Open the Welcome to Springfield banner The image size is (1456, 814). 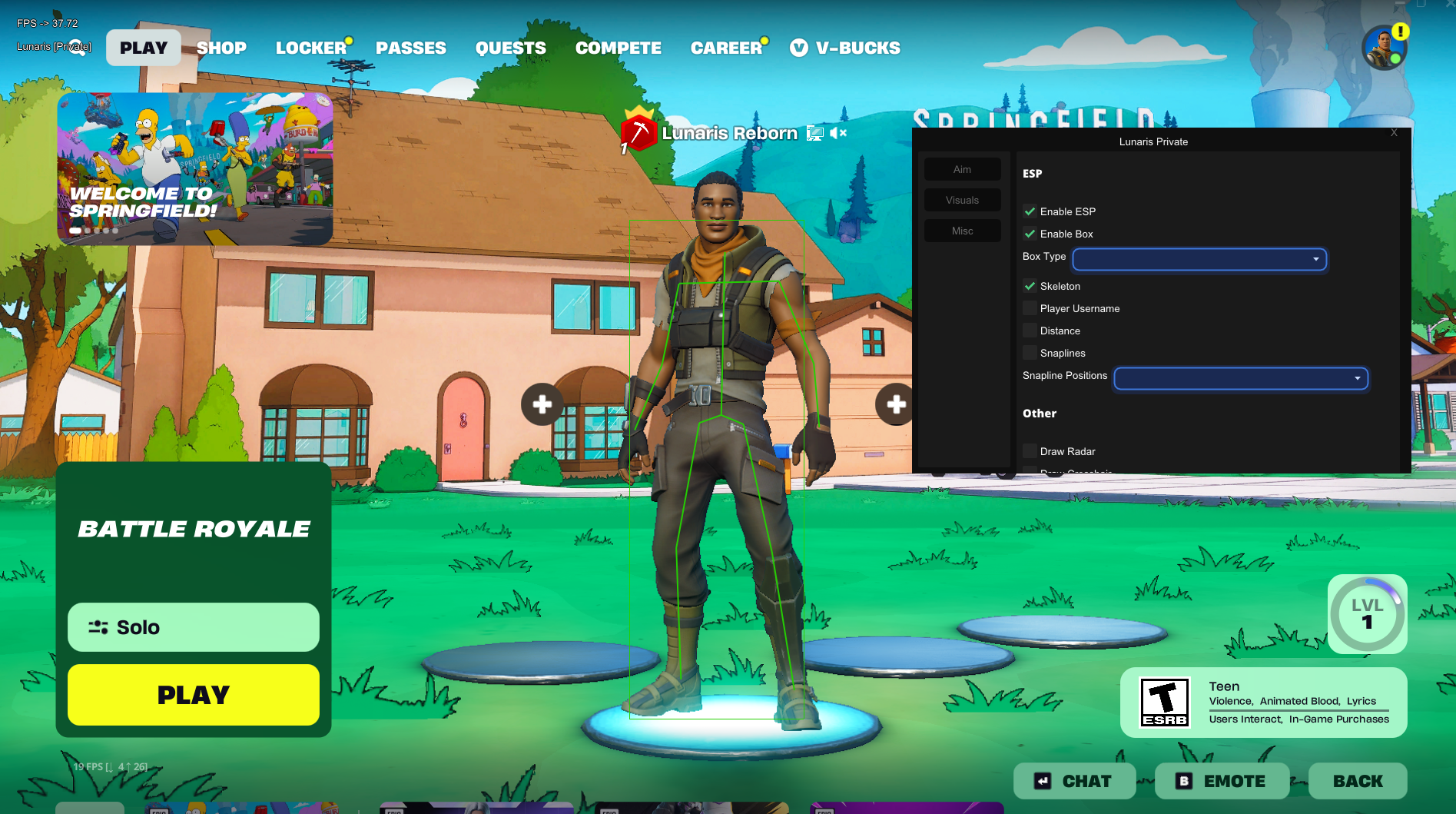pos(195,169)
